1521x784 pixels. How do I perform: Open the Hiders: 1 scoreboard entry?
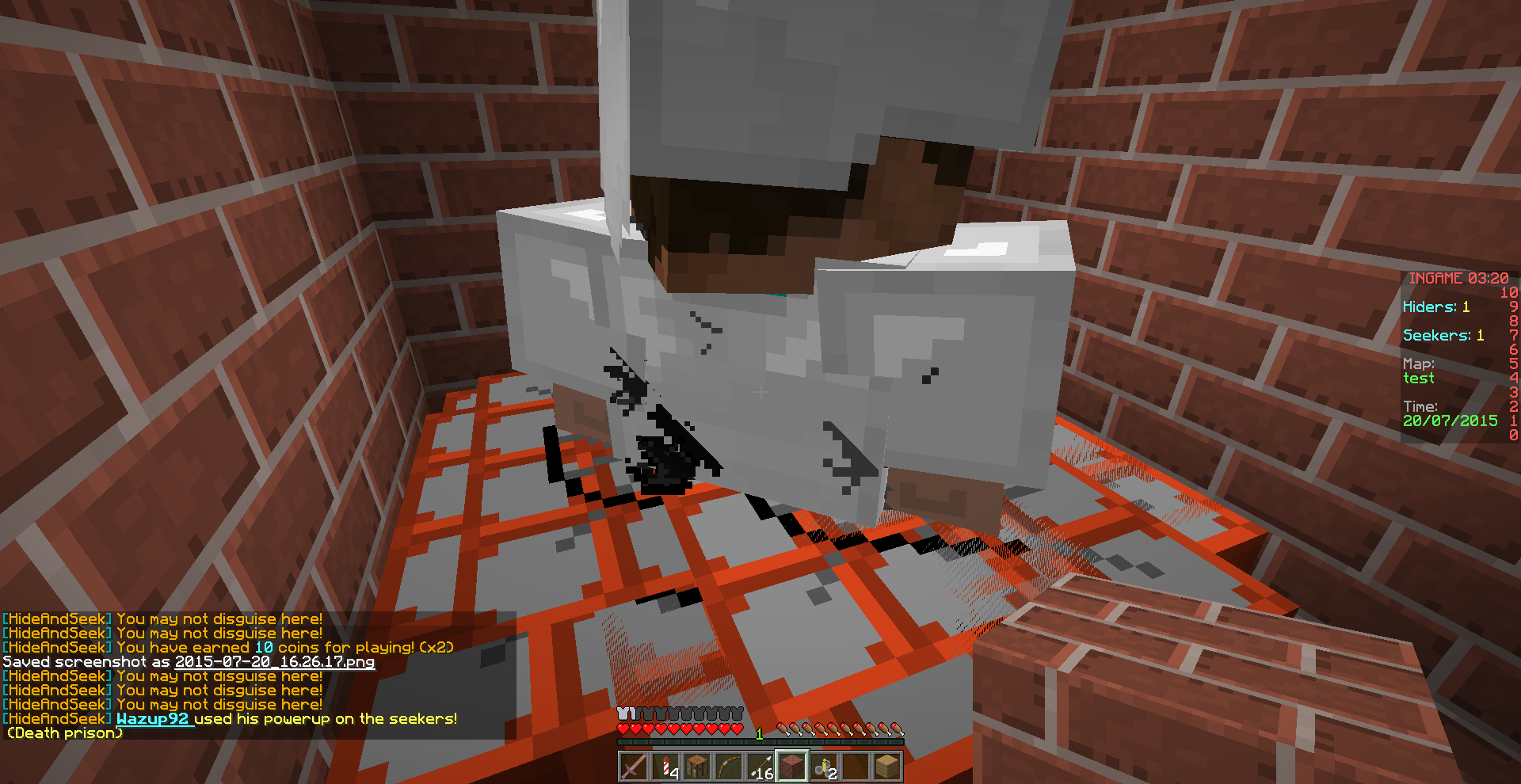tap(1435, 306)
